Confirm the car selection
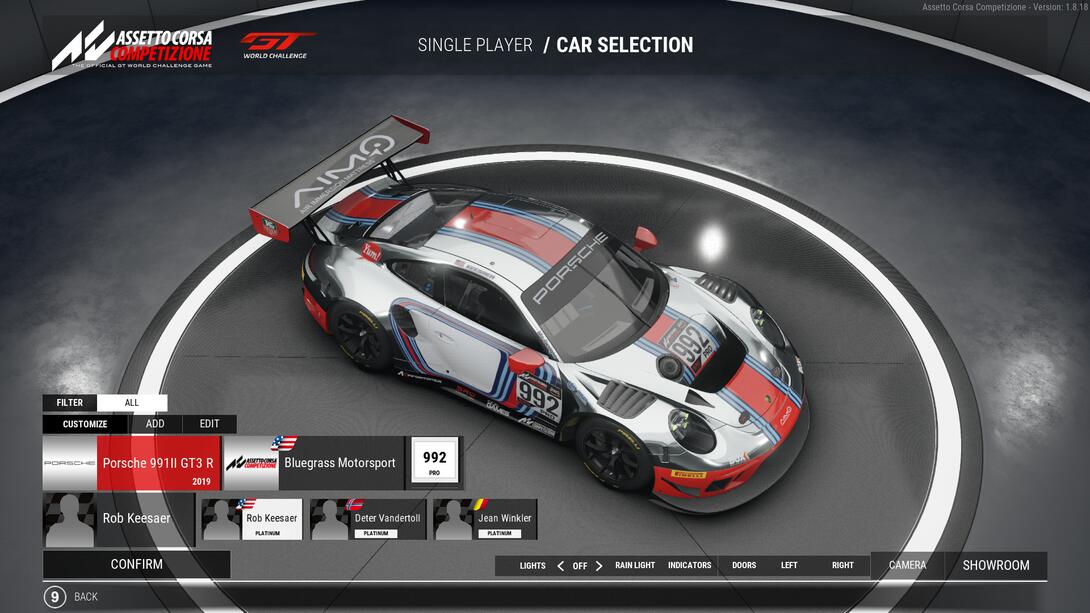Screen dimensions: 1090x613 pyautogui.click(x=136, y=564)
